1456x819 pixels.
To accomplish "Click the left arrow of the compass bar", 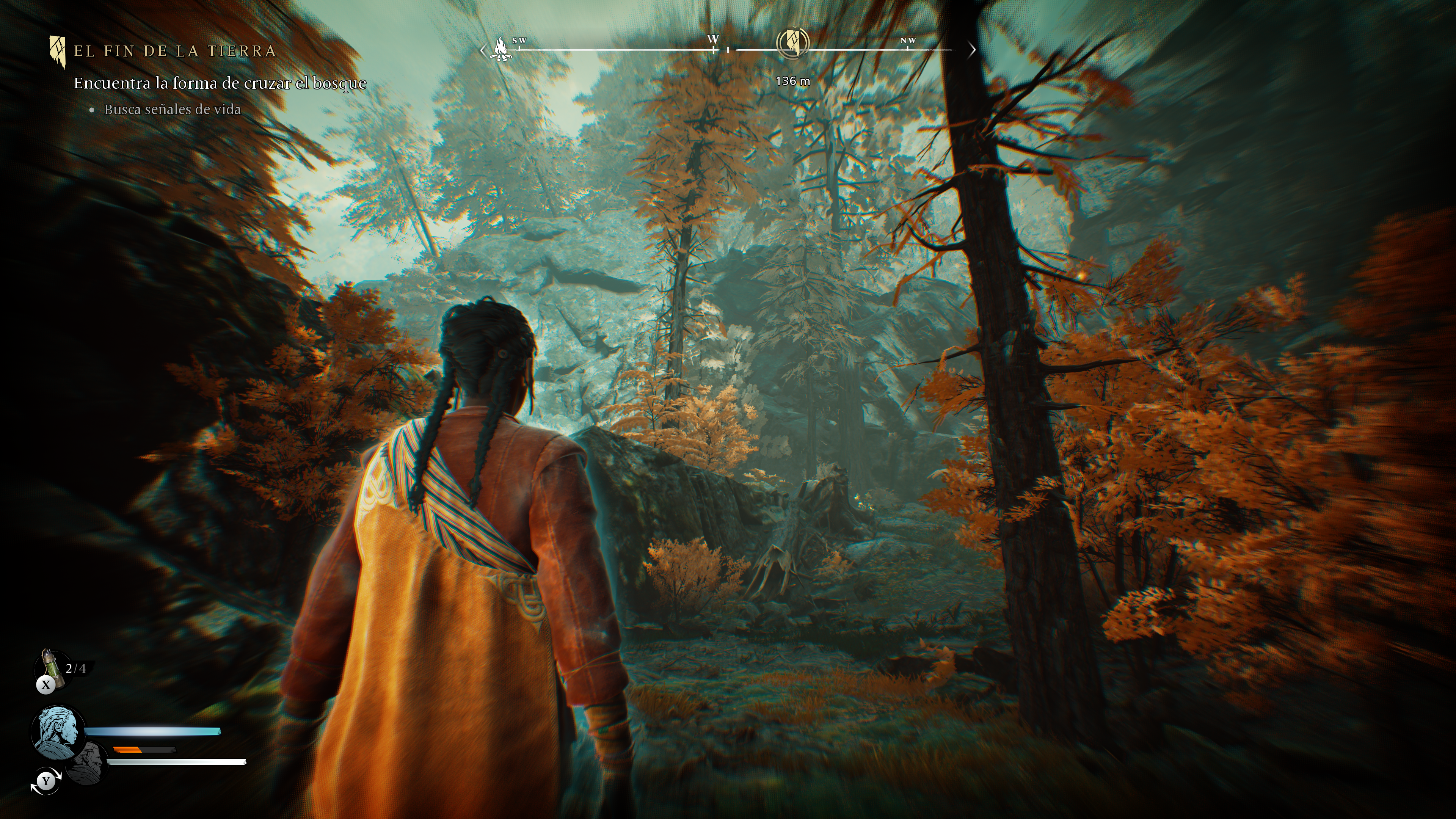I will click(x=482, y=50).
